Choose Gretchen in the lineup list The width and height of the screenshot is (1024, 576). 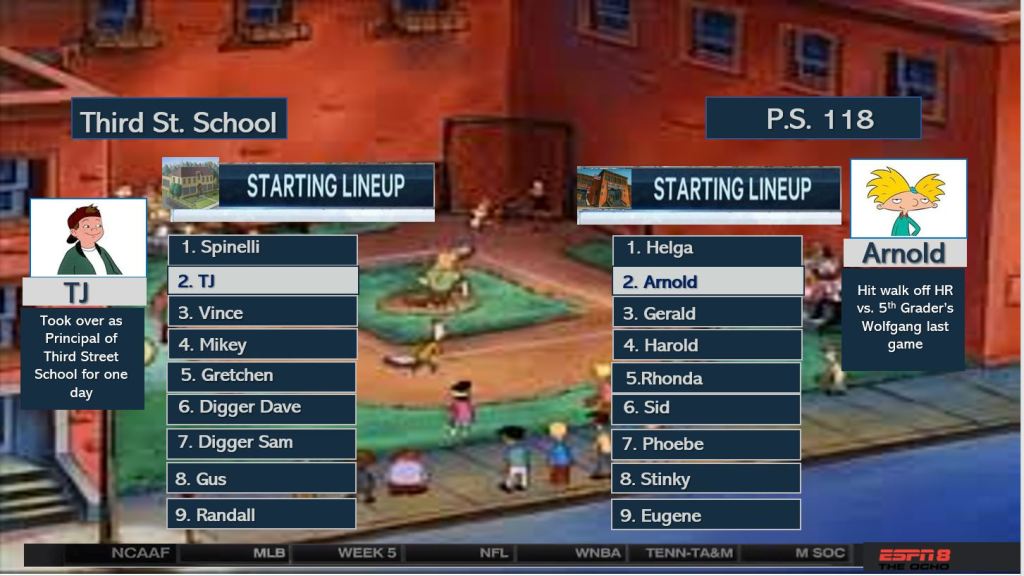pyautogui.click(x=262, y=376)
